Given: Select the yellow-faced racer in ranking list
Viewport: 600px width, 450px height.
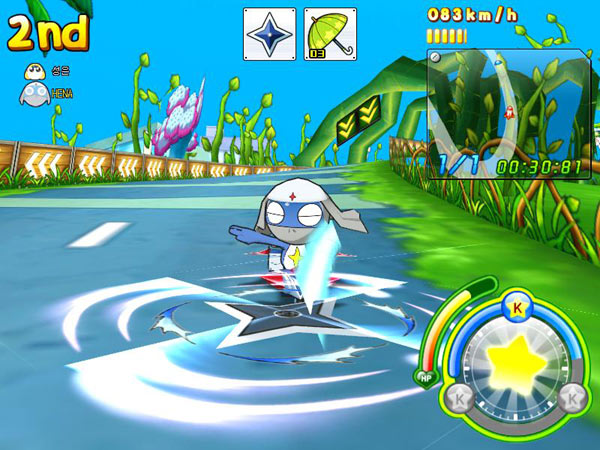Looking at the screenshot, I should [32, 70].
